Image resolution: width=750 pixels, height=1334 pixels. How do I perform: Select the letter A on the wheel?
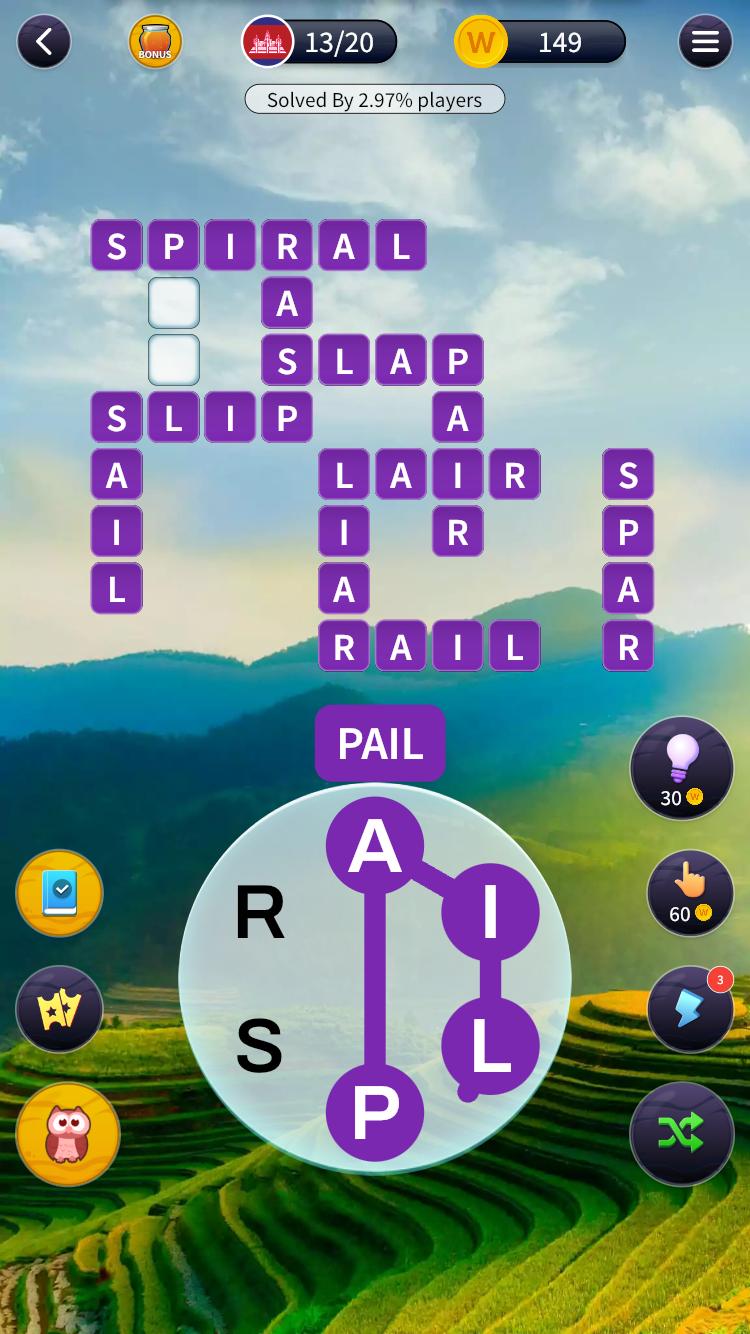[375, 846]
